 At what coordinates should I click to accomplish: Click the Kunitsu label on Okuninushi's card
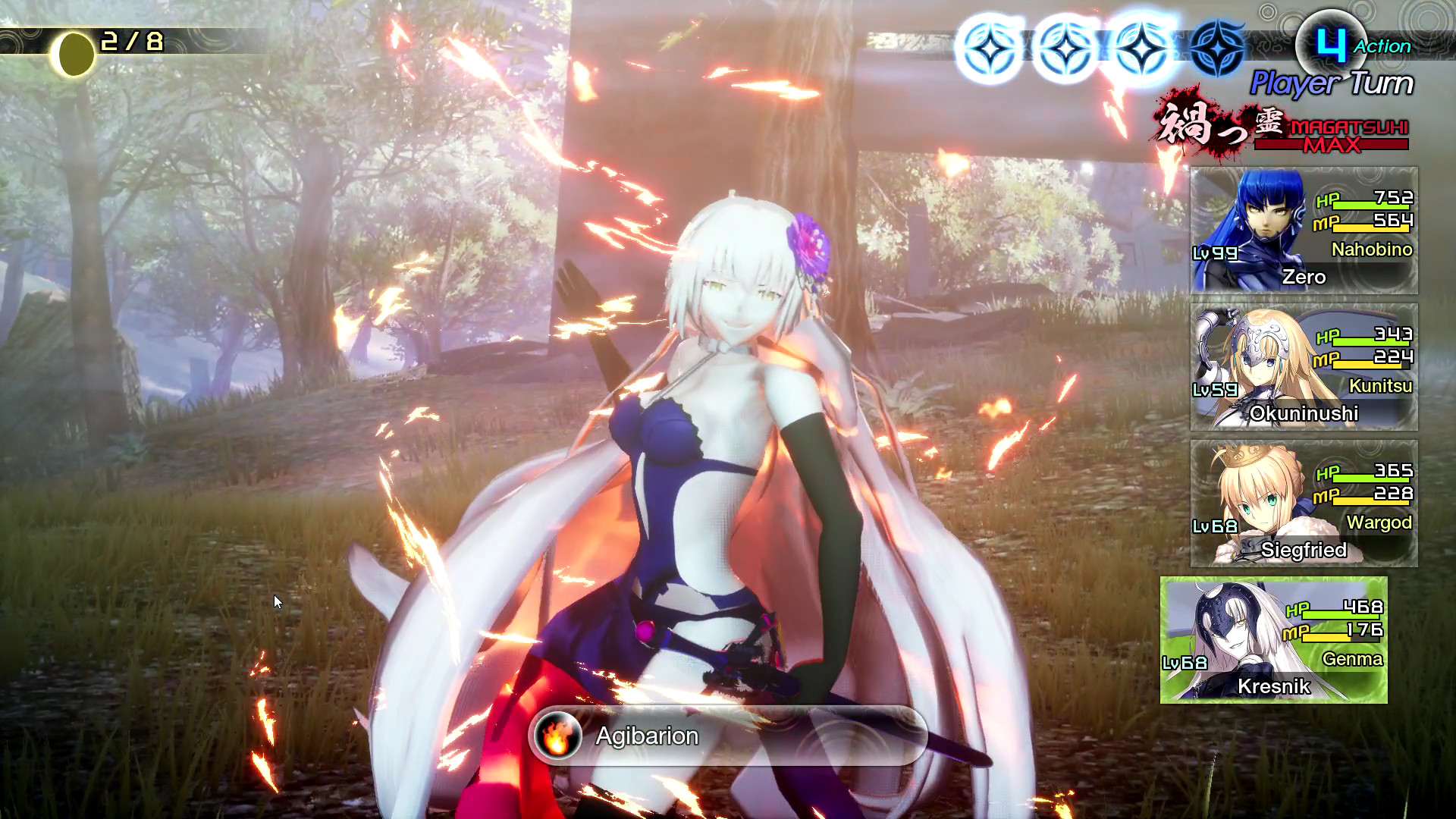point(1382,387)
